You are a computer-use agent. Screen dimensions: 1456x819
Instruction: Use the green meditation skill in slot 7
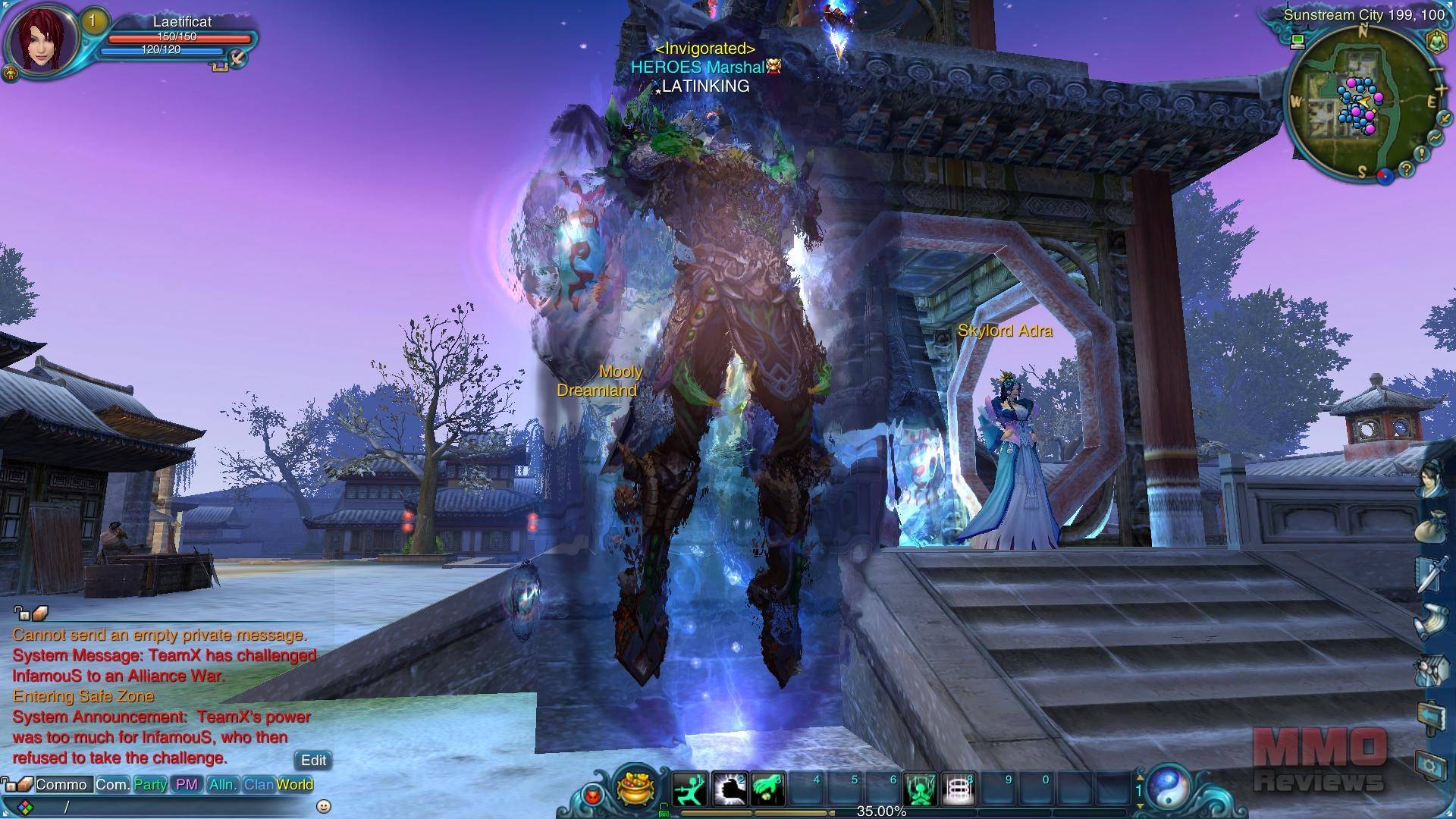[920, 789]
